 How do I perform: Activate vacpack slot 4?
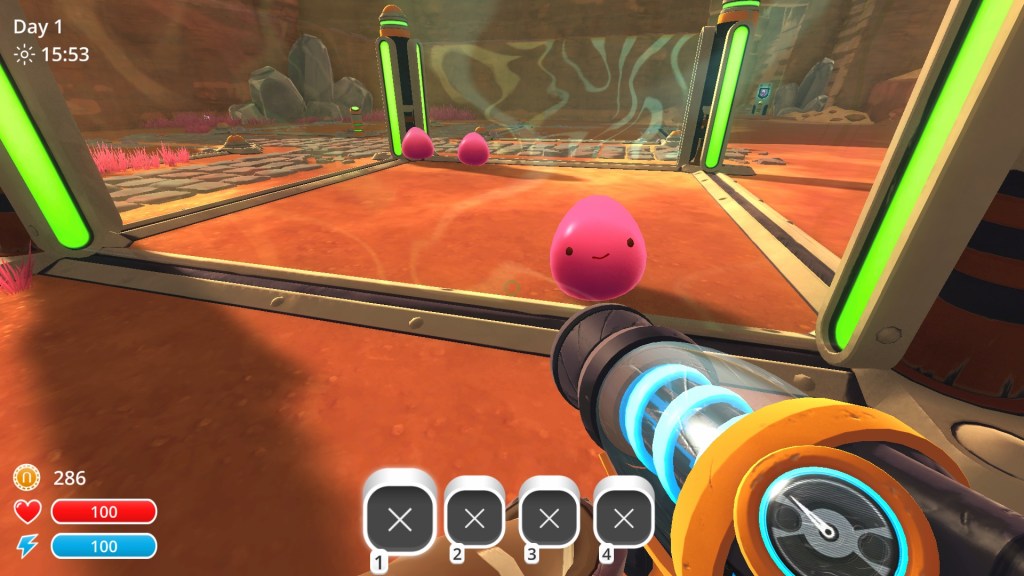[x=624, y=519]
